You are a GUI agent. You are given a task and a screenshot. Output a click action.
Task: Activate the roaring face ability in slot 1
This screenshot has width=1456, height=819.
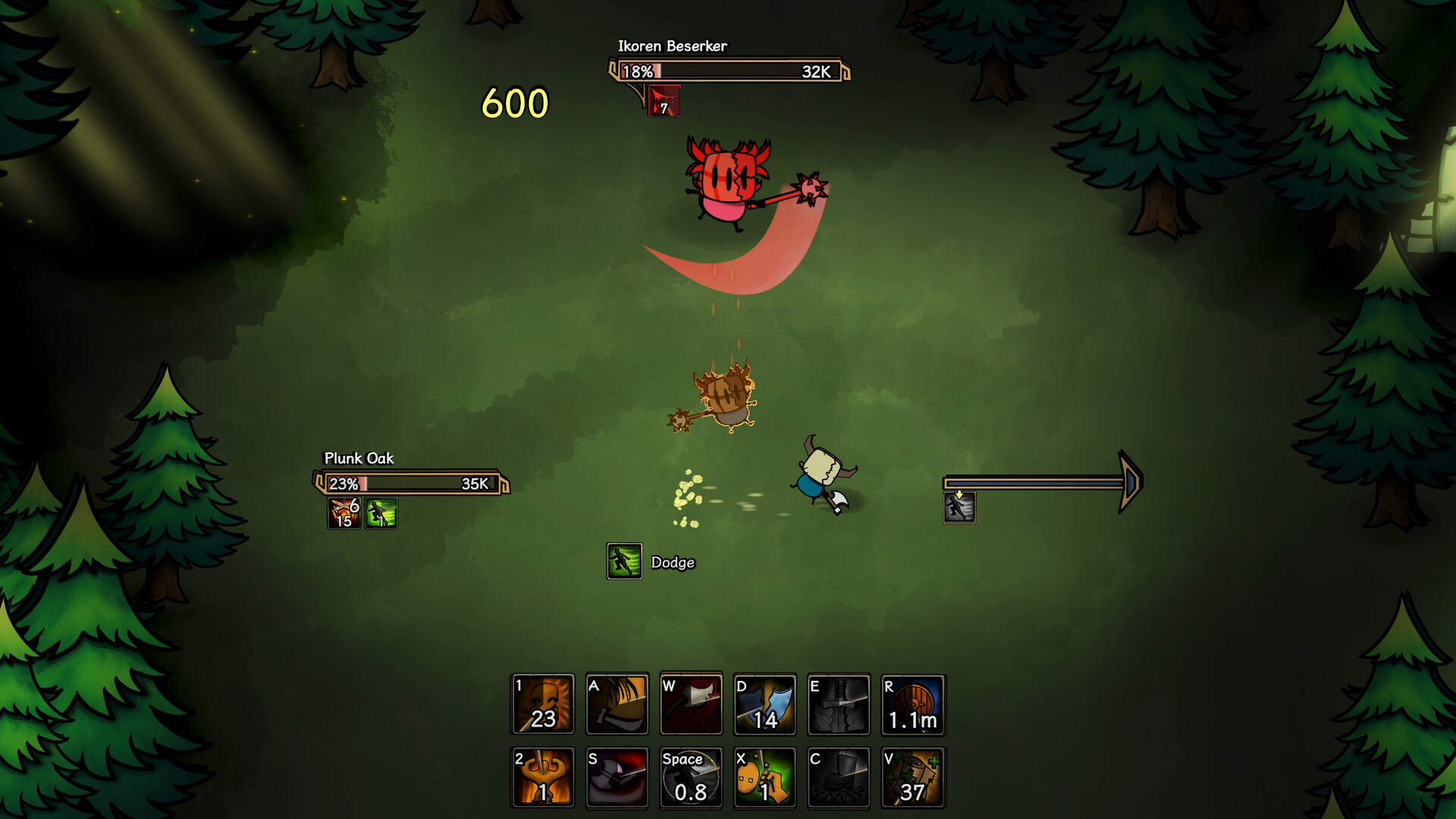pyautogui.click(x=543, y=704)
